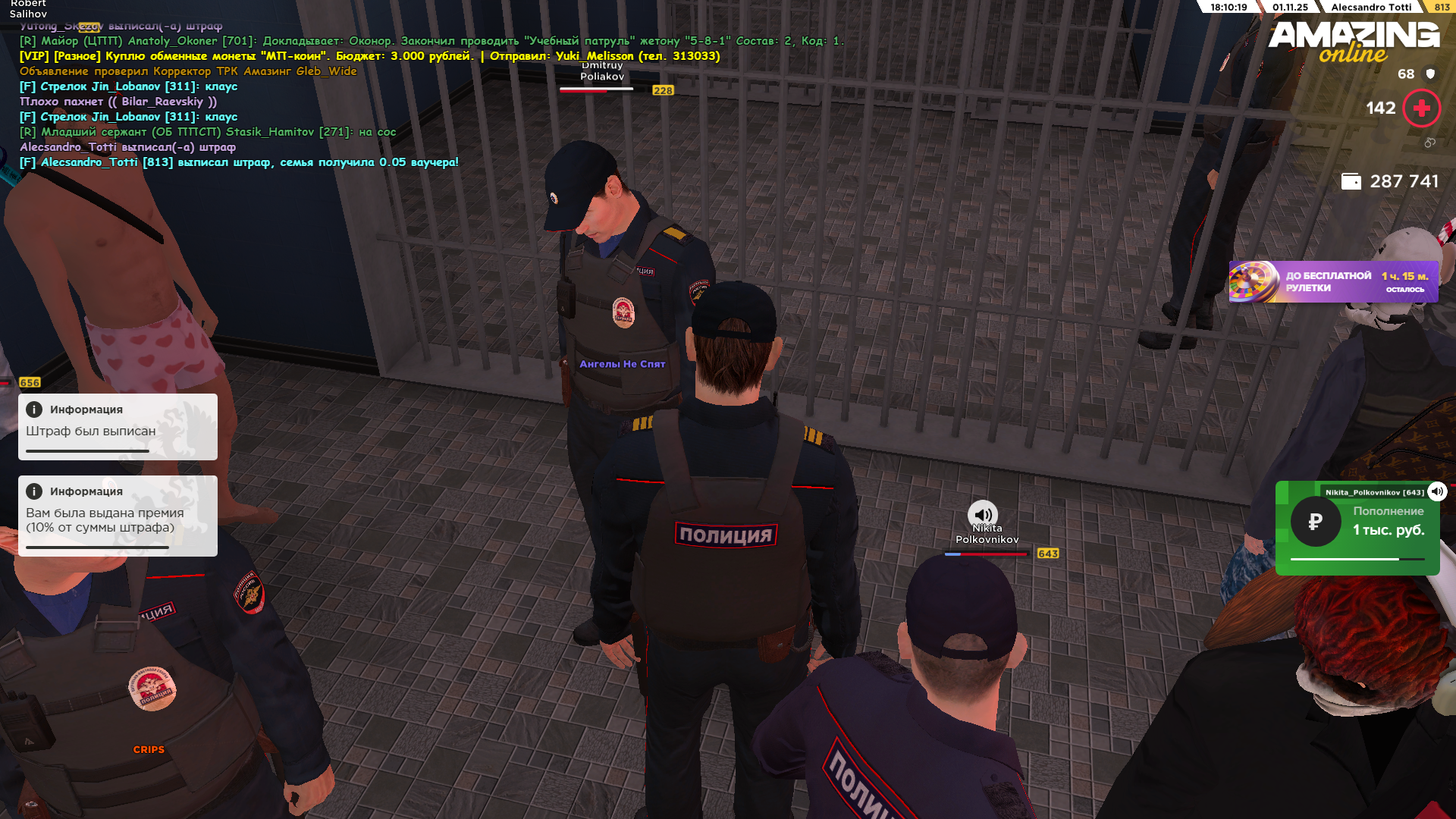Image resolution: width=1456 pixels, height=819 pixels.
Task: Select the green "Пополнение 1 тыс. руб." notification
Action: tap(1357, 528)
